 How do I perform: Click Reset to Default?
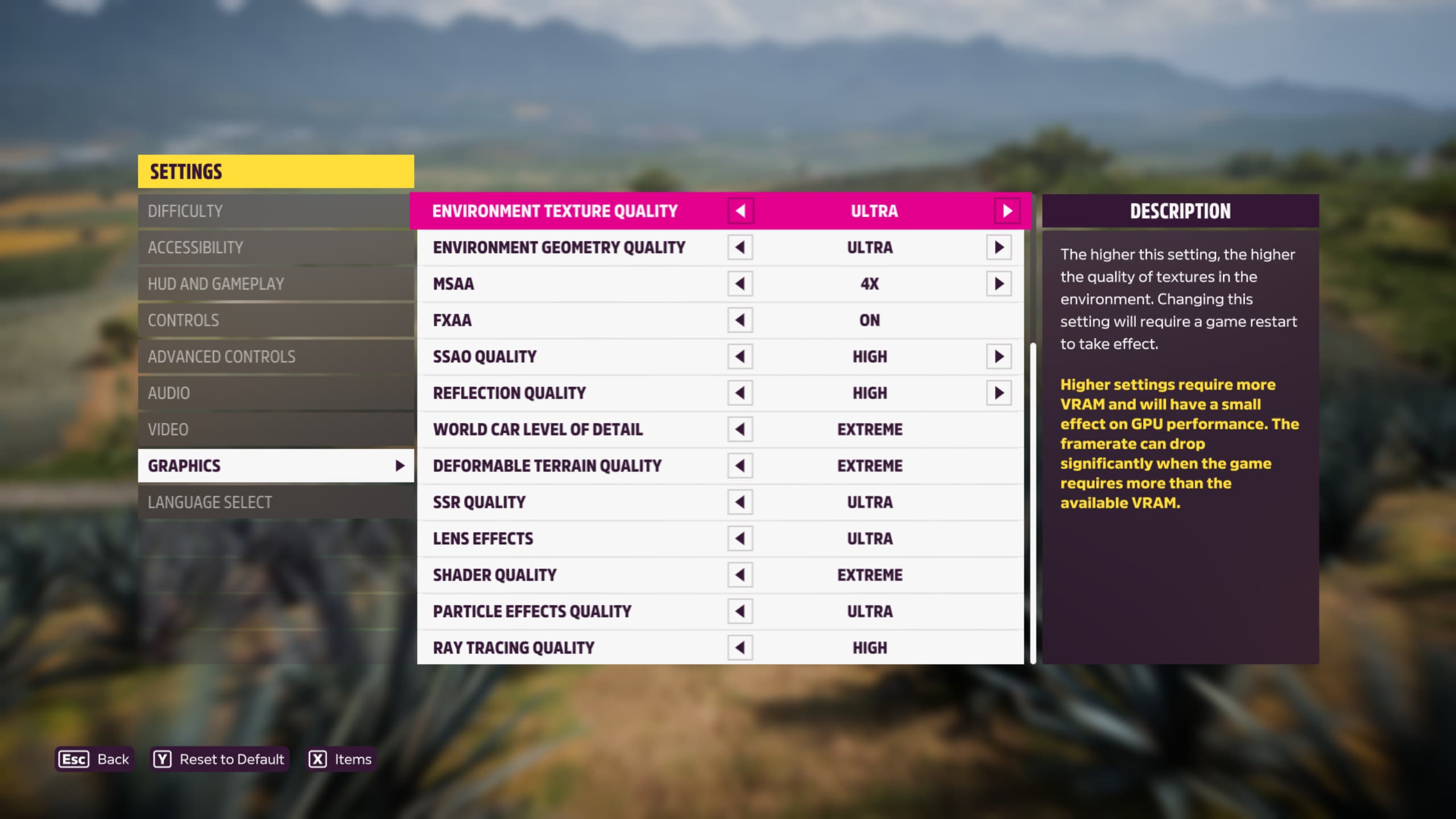220,759
